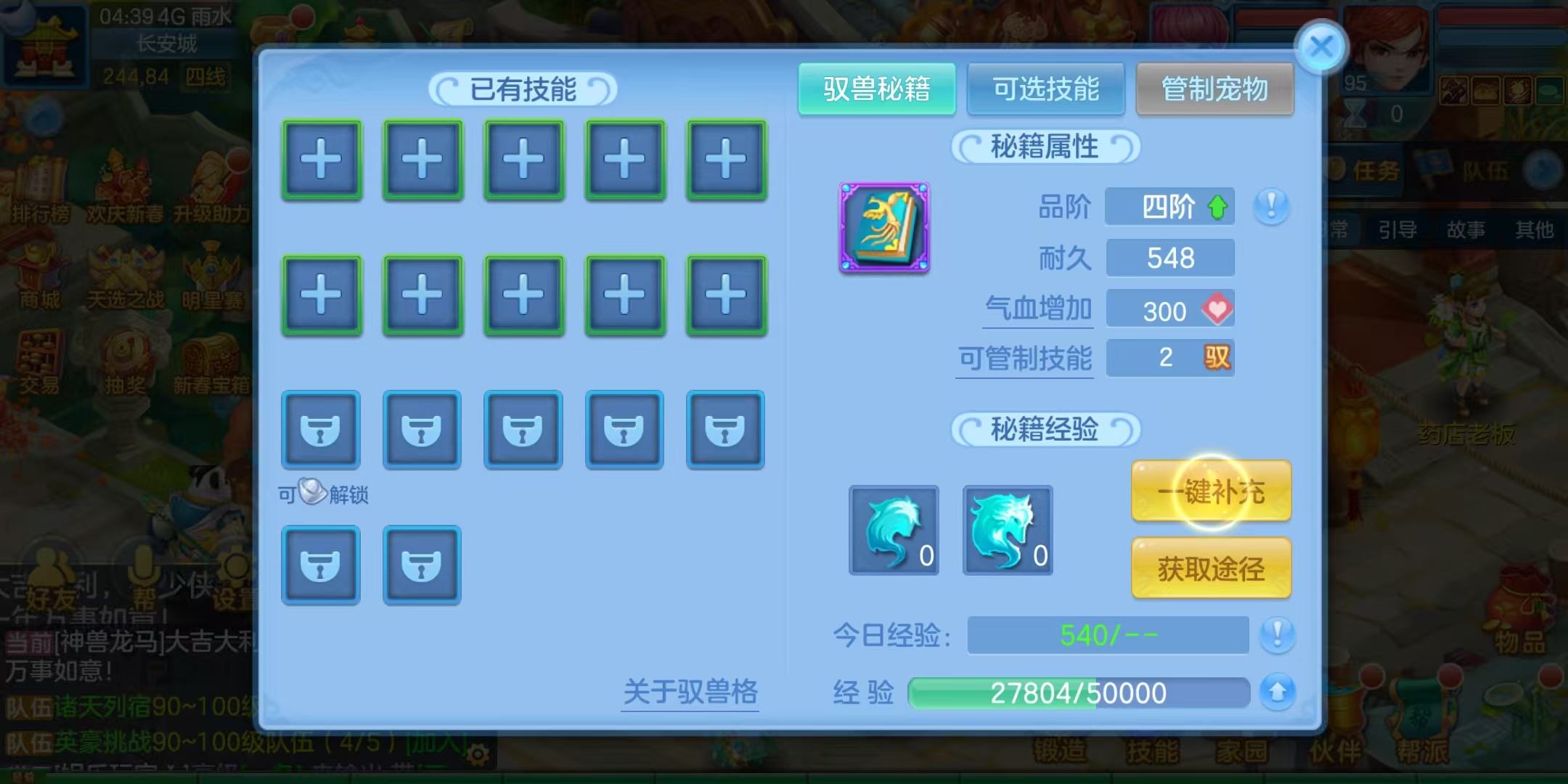Click the dragon horse material icon showing 0
The image size is (1568, 784).
[x=1008, y=530]
